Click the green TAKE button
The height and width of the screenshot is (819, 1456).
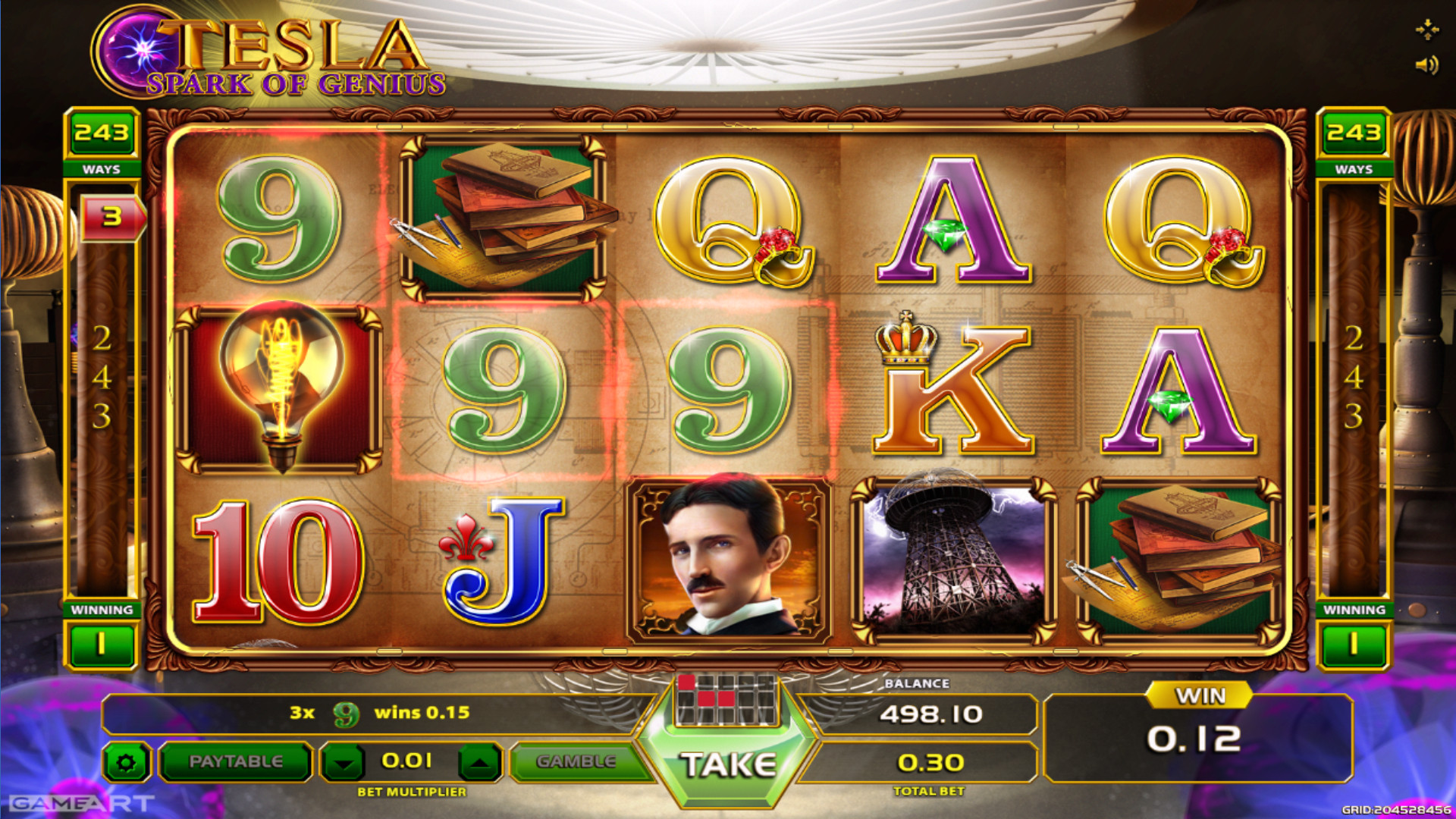pyautogui.click(x=728, y=764)
